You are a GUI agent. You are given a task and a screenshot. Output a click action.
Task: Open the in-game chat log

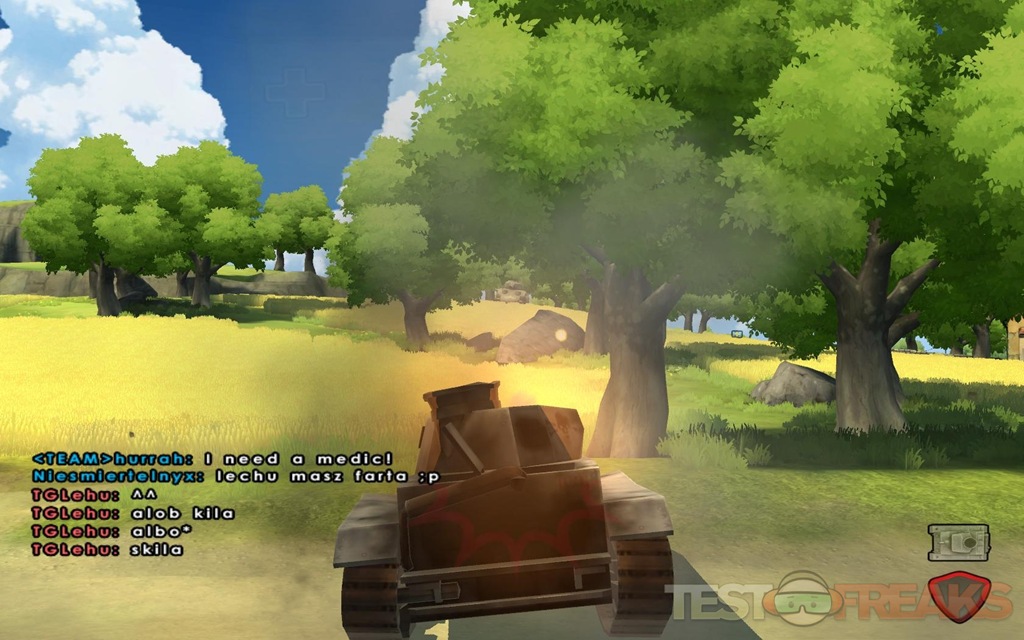(200, 503)
